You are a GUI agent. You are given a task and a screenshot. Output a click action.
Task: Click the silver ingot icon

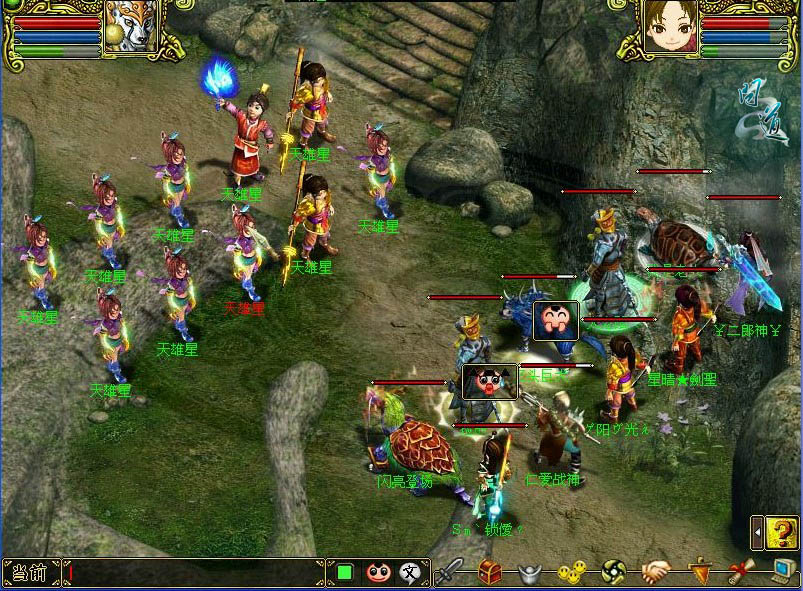pos(530,573)
